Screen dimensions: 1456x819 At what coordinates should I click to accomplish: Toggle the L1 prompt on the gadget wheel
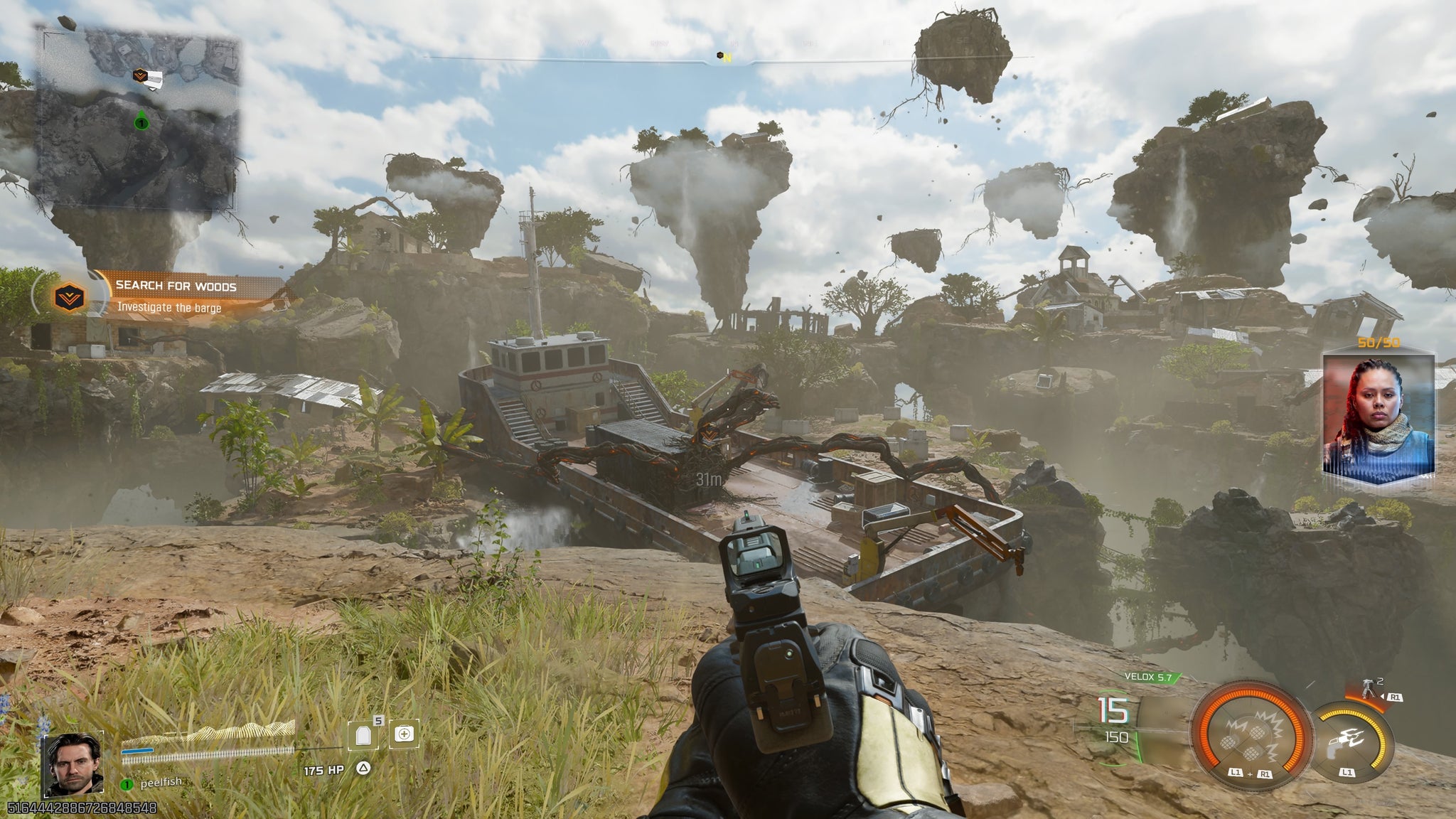click(x=1346, y=771)
